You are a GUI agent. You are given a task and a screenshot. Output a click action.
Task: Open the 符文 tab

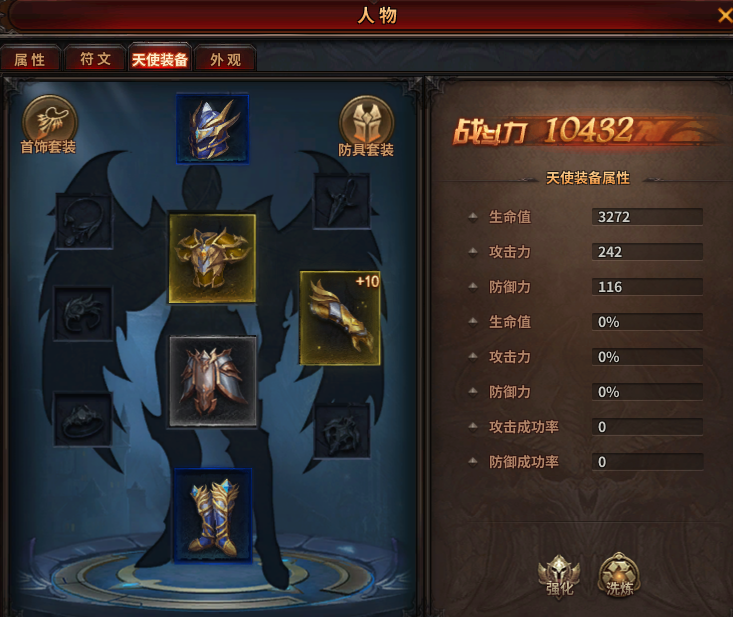click(x=95, y=59)
